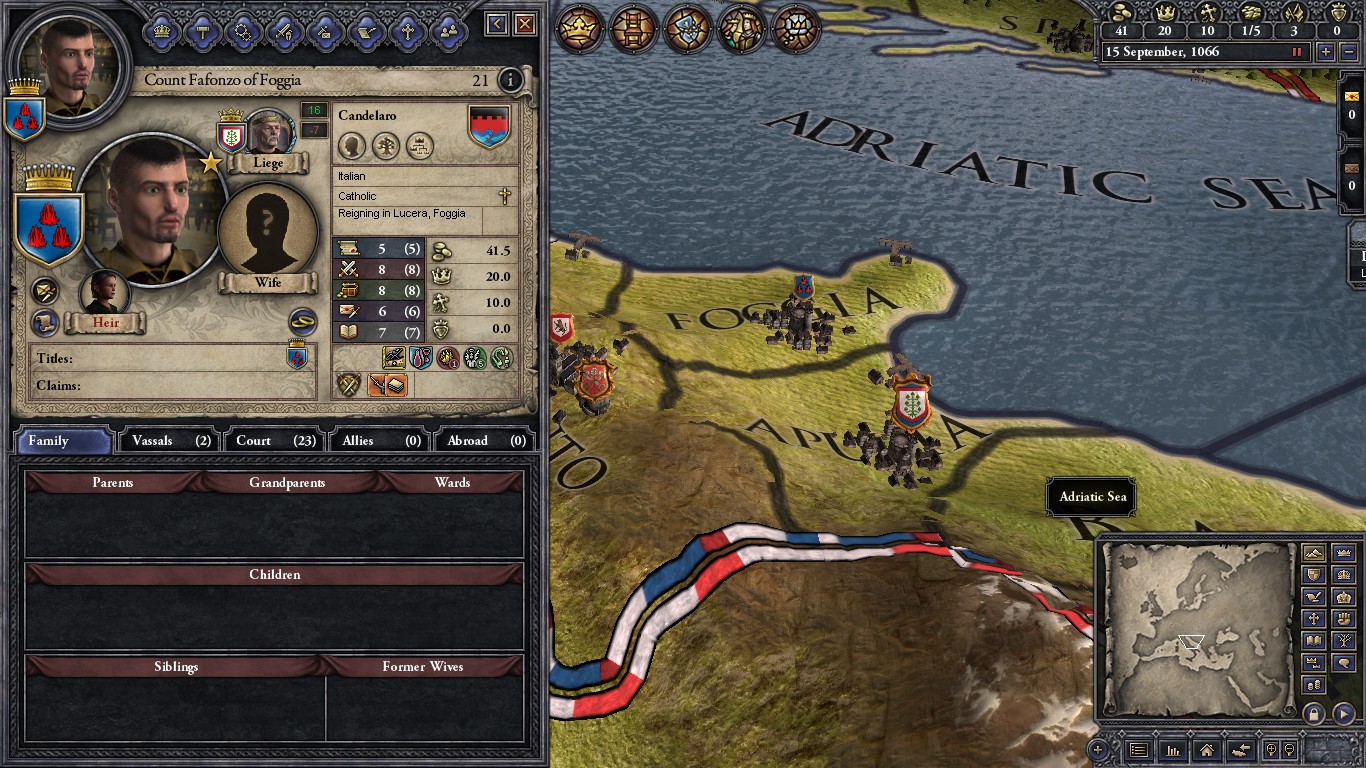Toggle pause next to the date
This screenshot has width=1366, height=768.
[1298, 52]
